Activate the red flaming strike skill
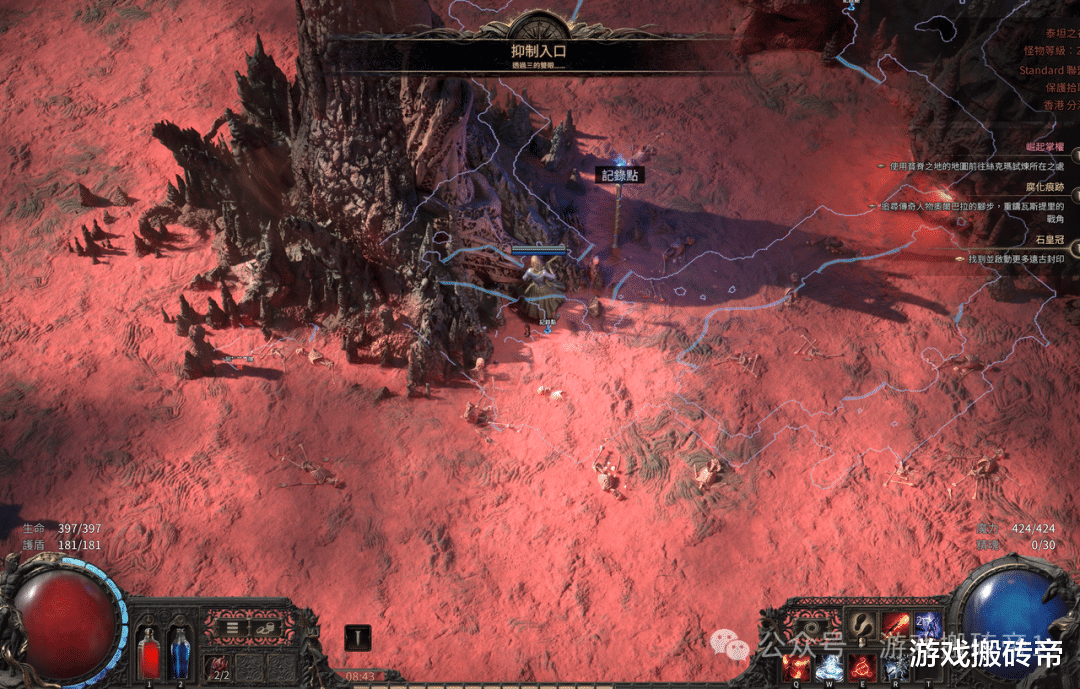Image resolution: width=1080 pixels, height=689 pixels. [896, 627]
